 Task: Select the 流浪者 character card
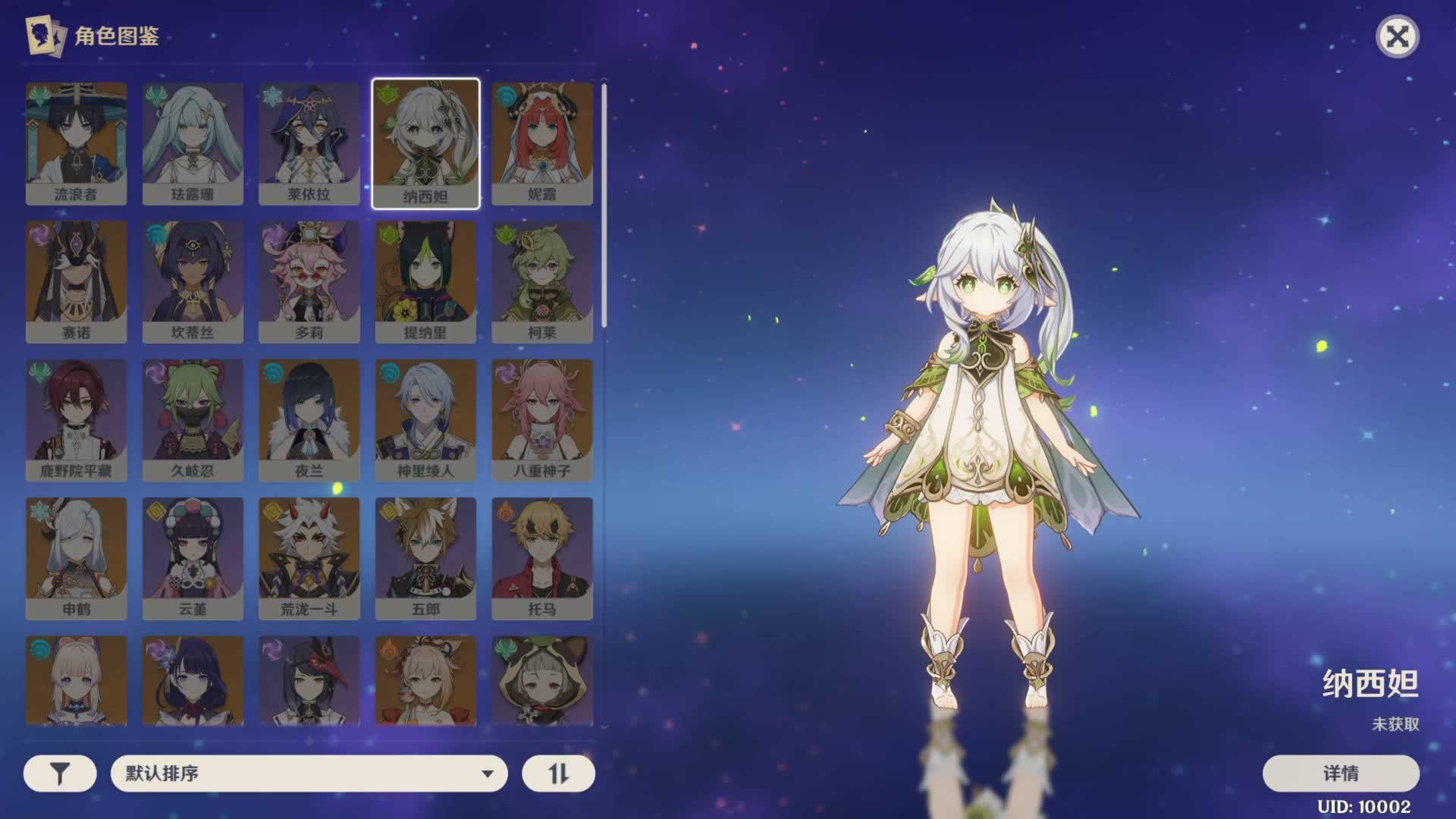pyautogui.click(x=76, y=143)
